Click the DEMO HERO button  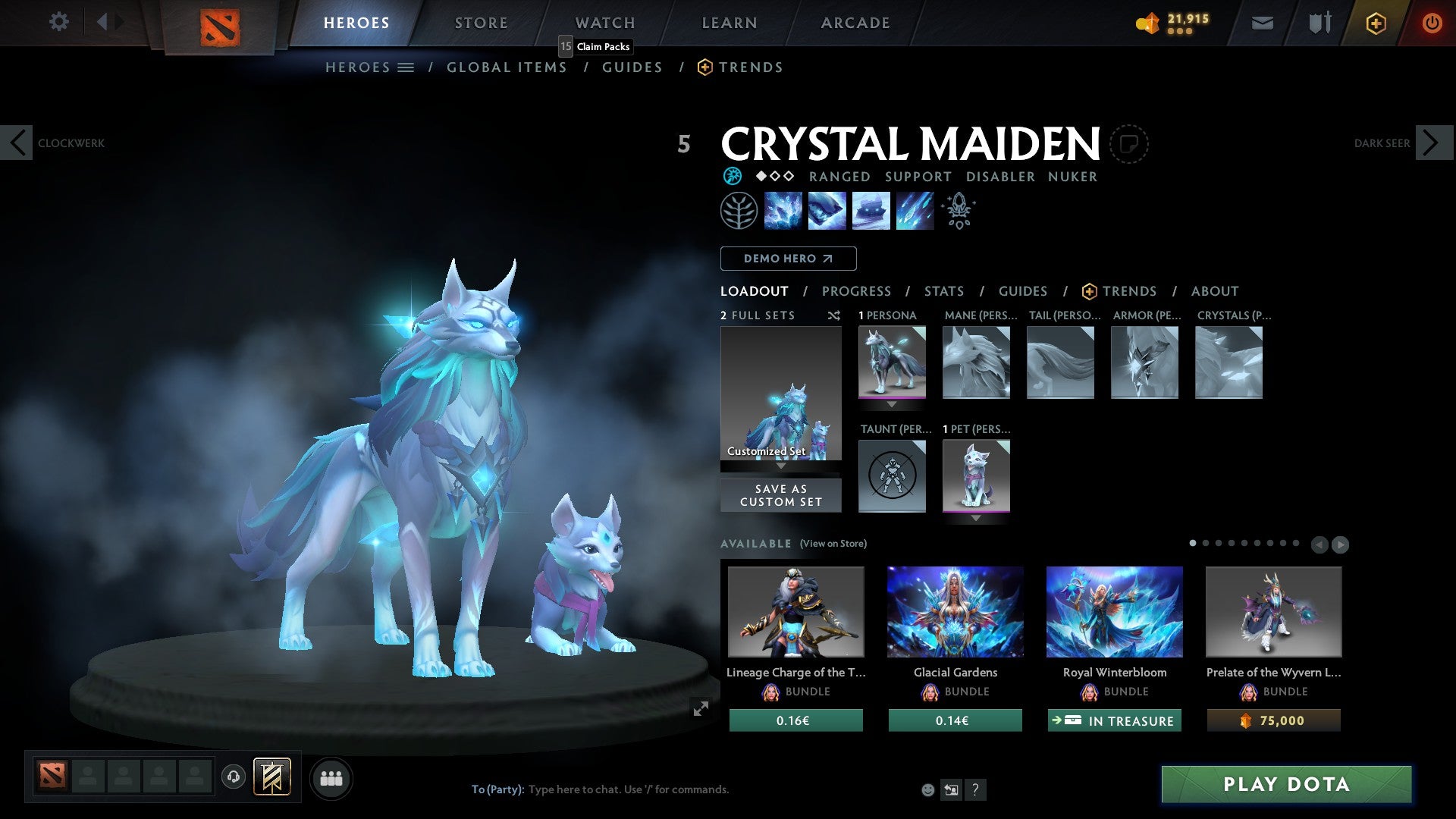(x=788, y=259)
